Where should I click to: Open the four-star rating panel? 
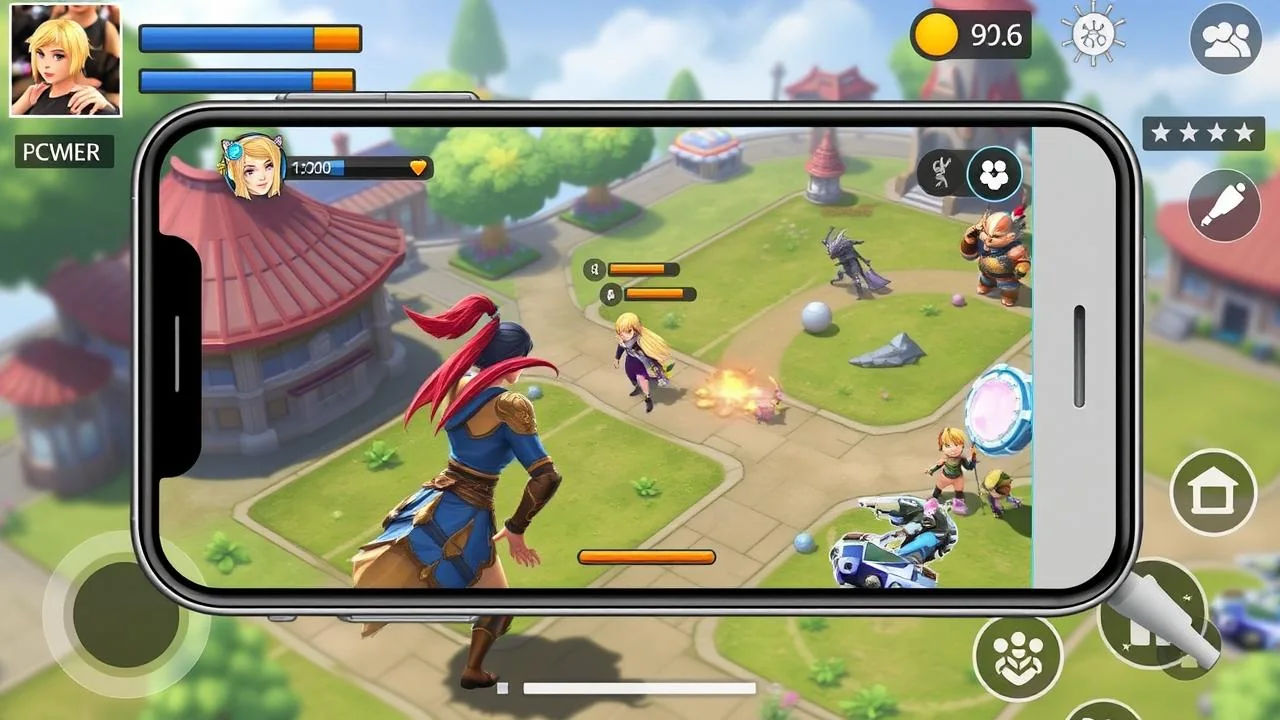[x=1203, y=132]
